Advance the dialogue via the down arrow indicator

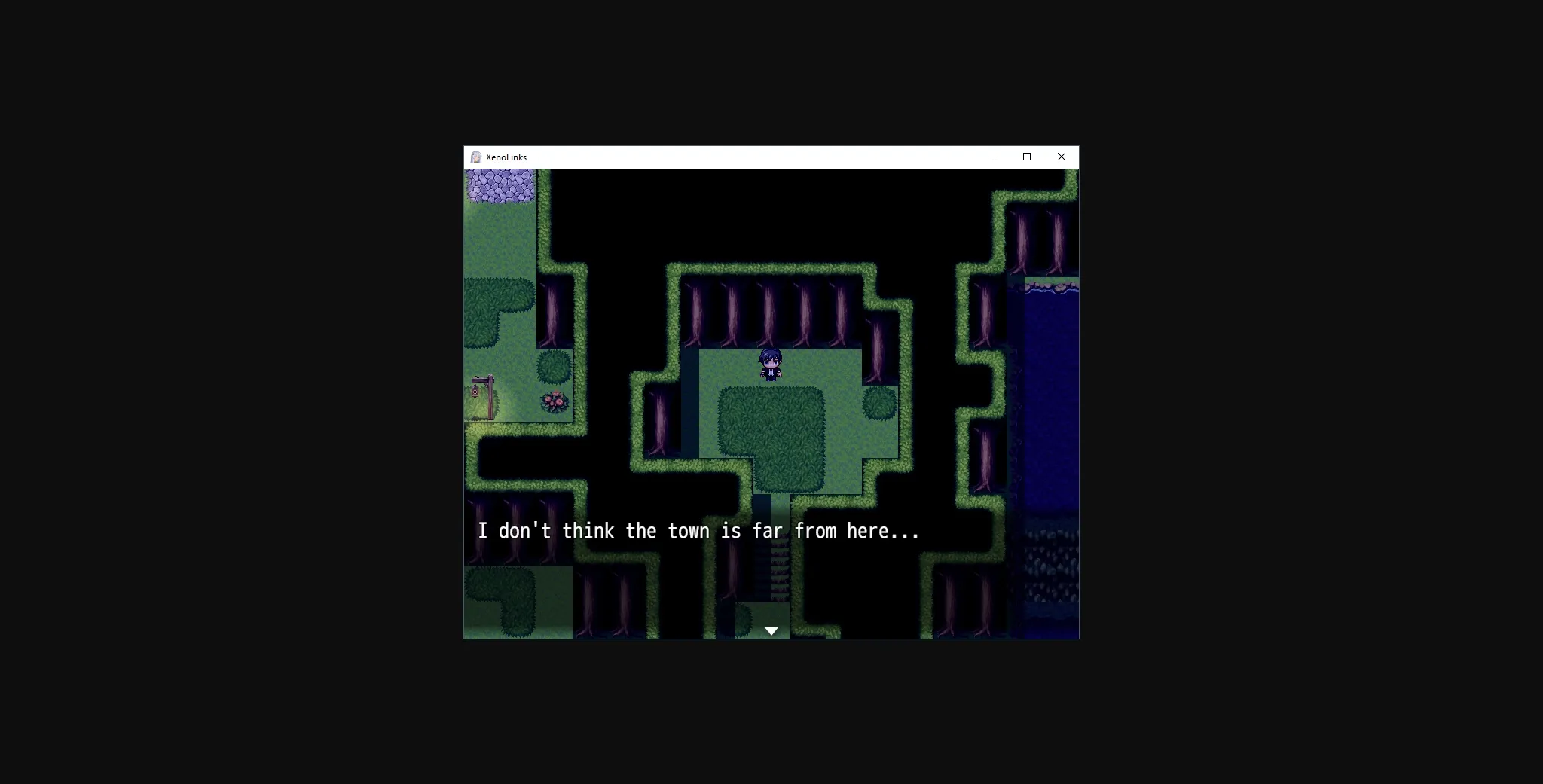pos(771,630)
